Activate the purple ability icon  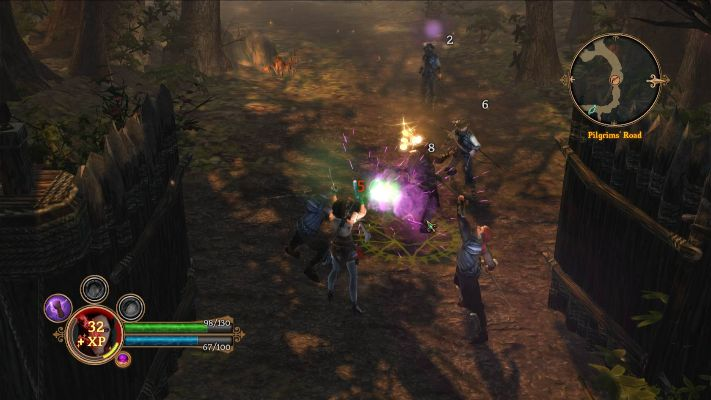click(58, 307)
